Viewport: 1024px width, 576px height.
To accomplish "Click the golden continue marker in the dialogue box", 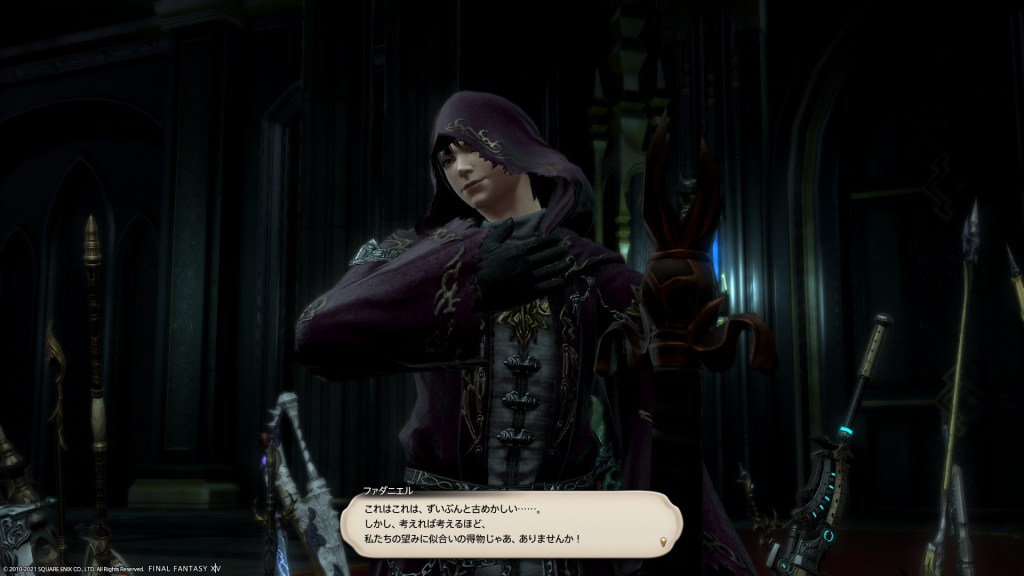I will click(664, 543).
